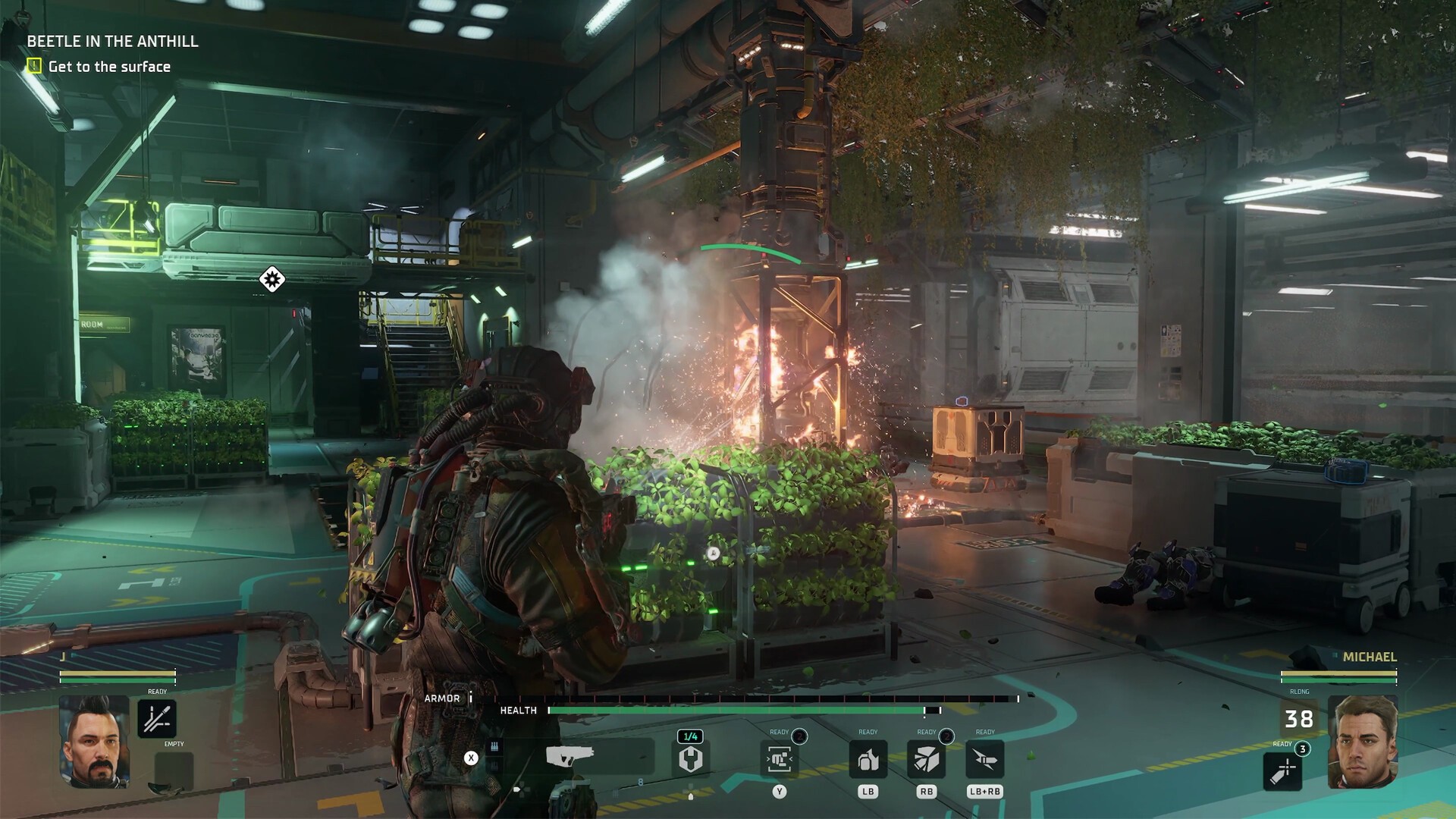Activate the fist melee ability

tap(779, 758)
